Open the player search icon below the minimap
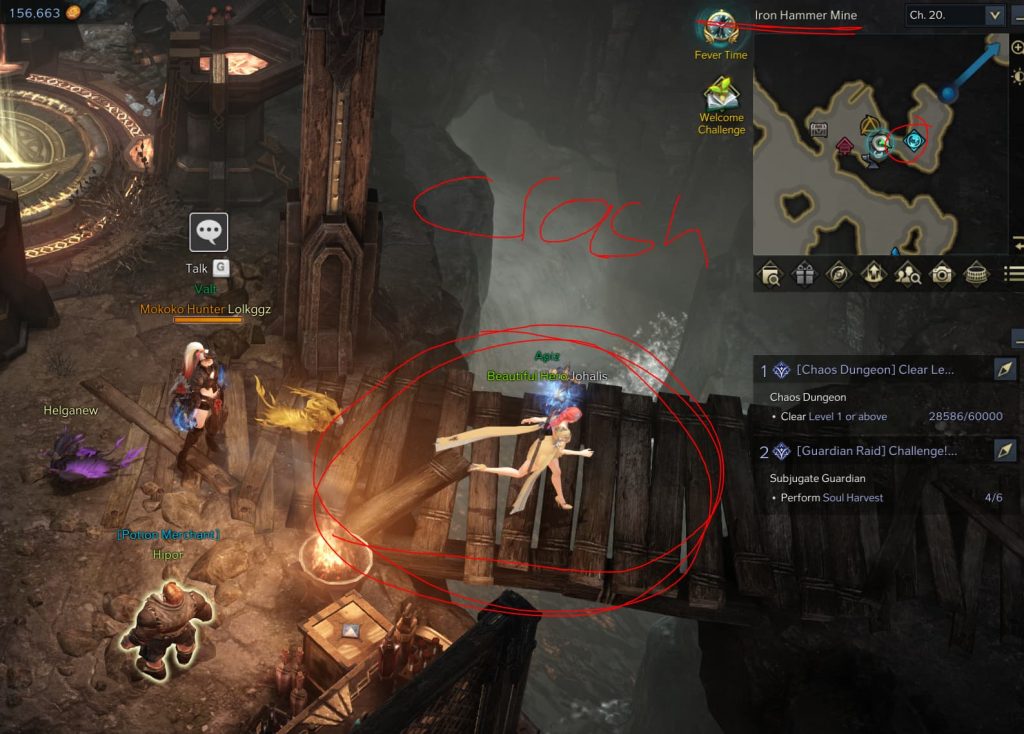The height and width of the screenshot is (734, 1024). point(907,273)
